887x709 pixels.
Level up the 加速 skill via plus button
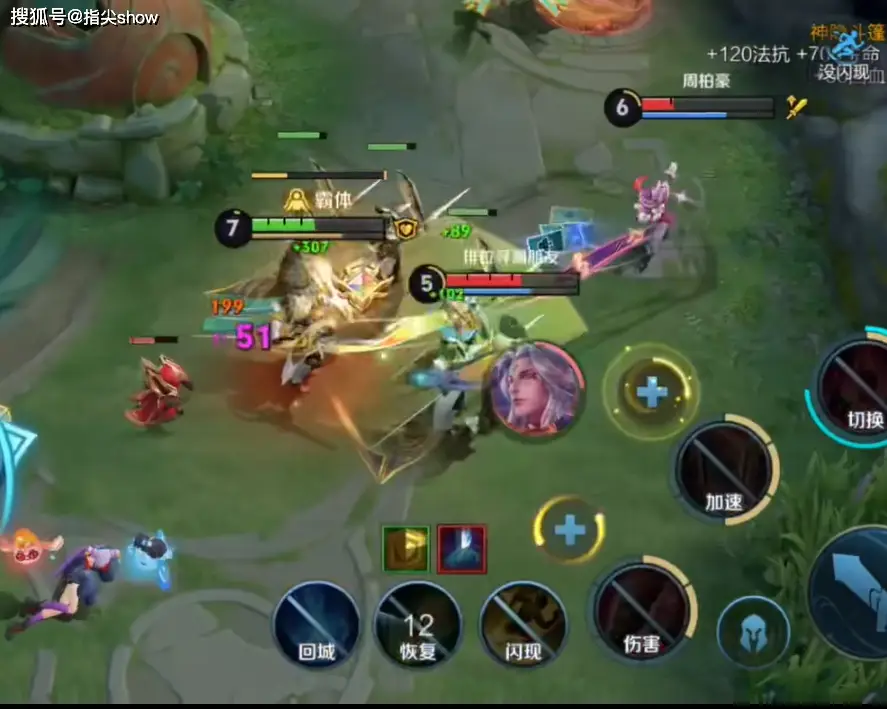(652, 391)
